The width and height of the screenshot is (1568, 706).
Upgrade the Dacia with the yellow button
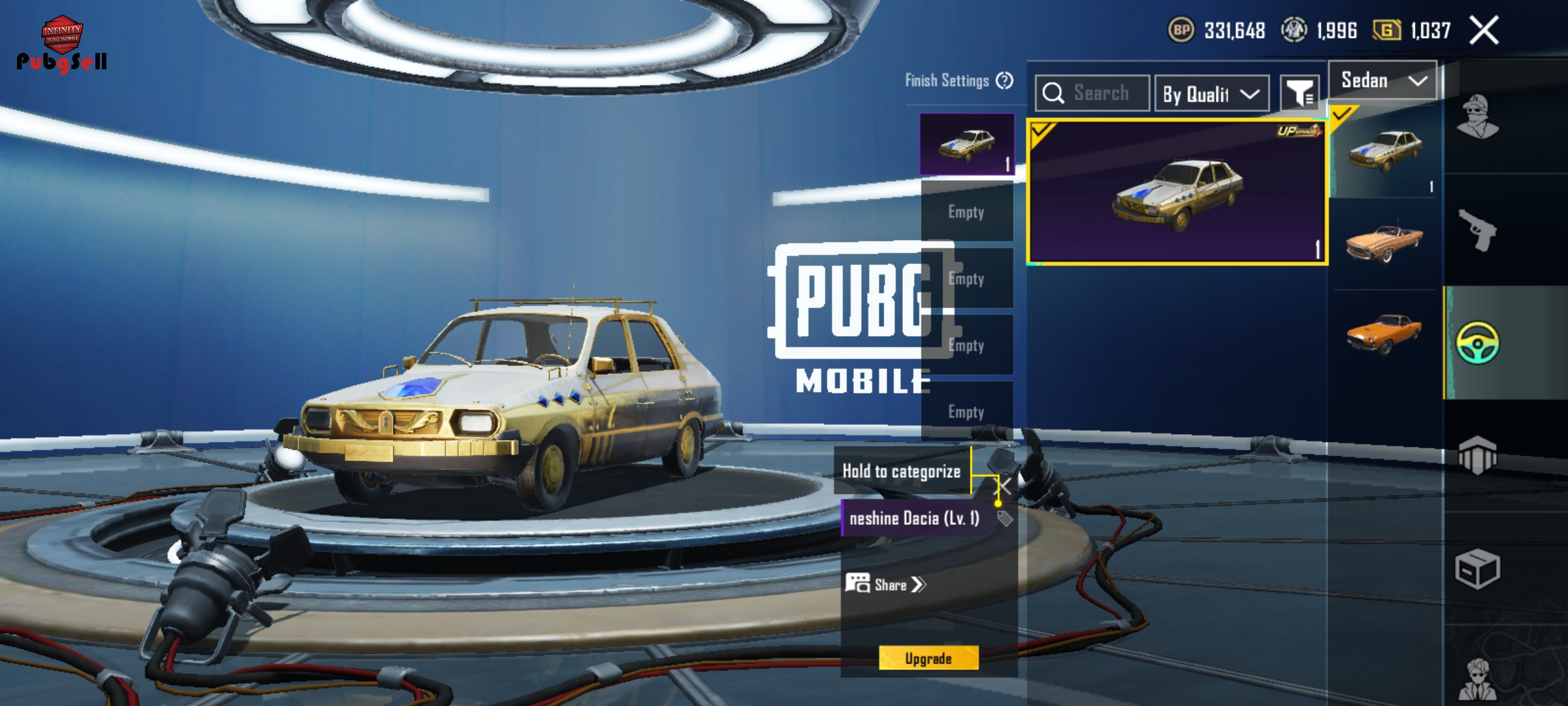point(928,658)
